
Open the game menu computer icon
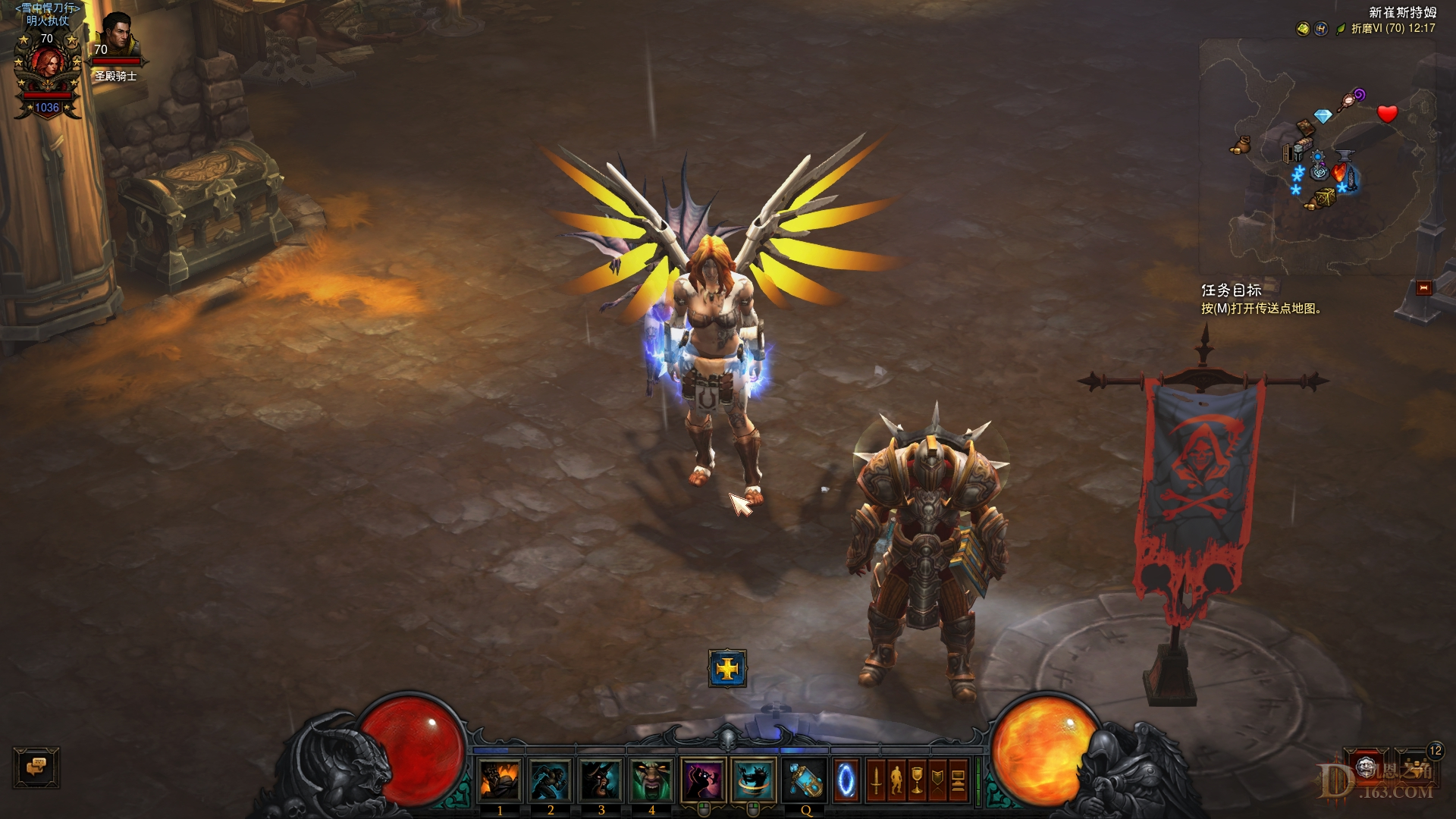pos(958,780)
